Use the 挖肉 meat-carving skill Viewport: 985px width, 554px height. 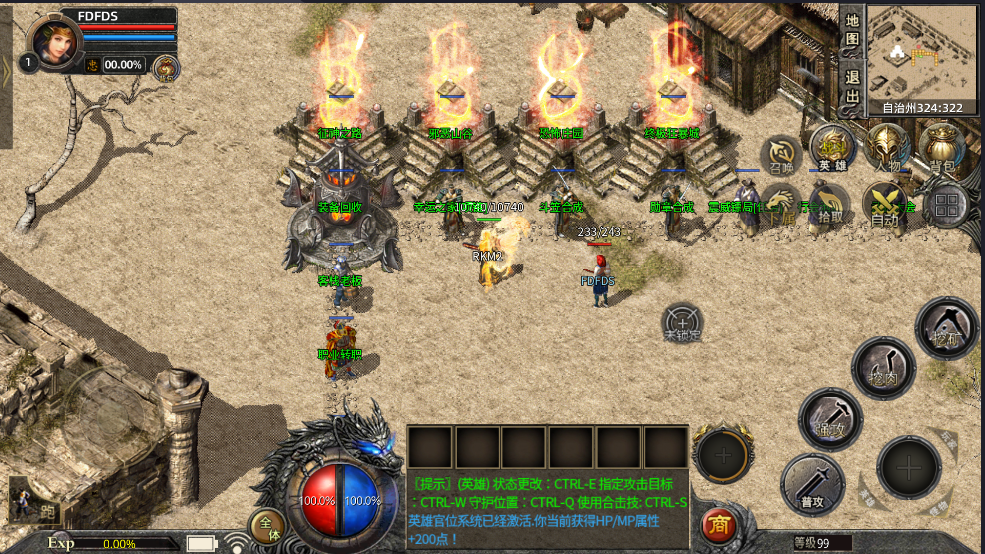(x=884, y=367)
